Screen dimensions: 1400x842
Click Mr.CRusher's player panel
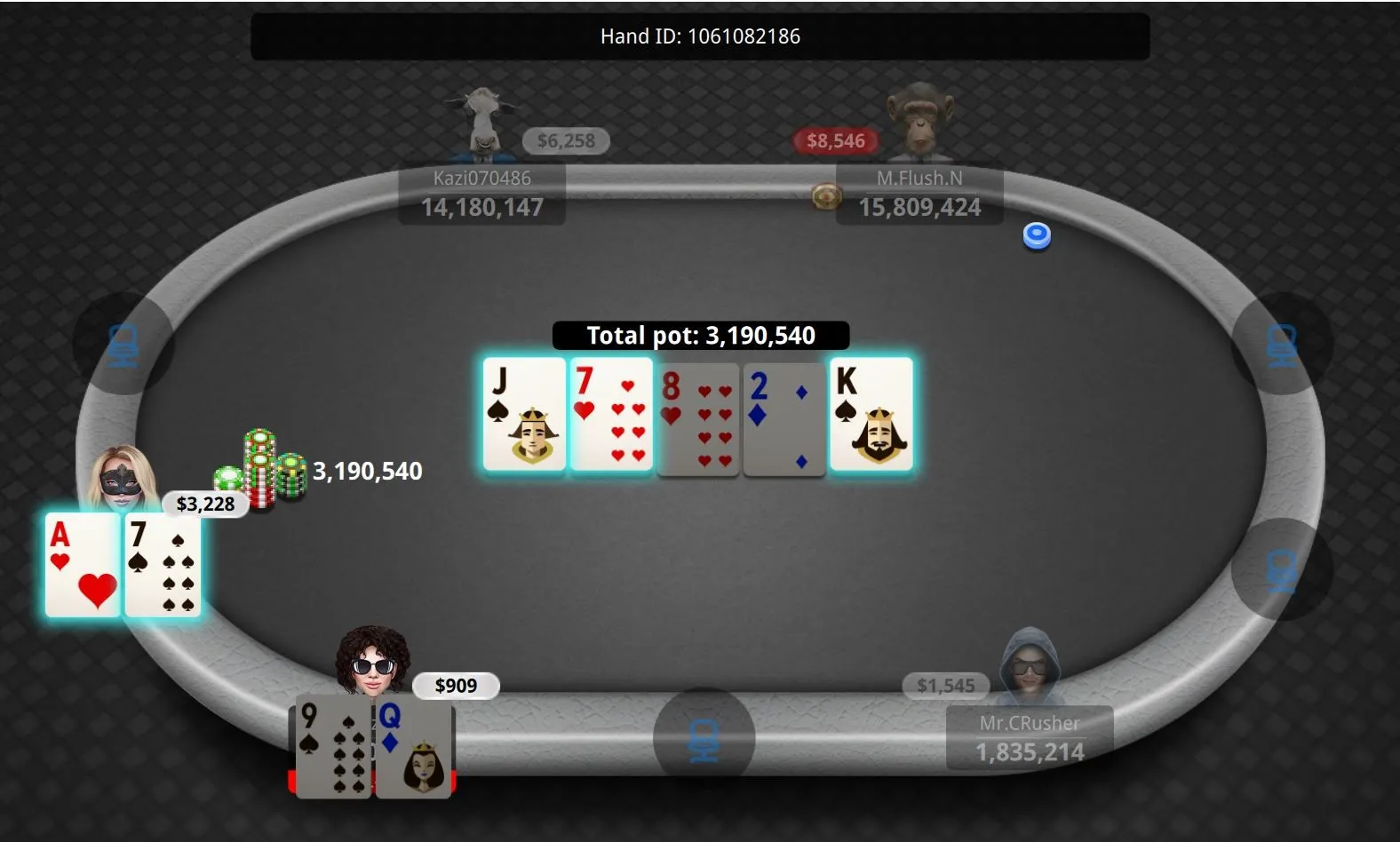pos(1030,739)
